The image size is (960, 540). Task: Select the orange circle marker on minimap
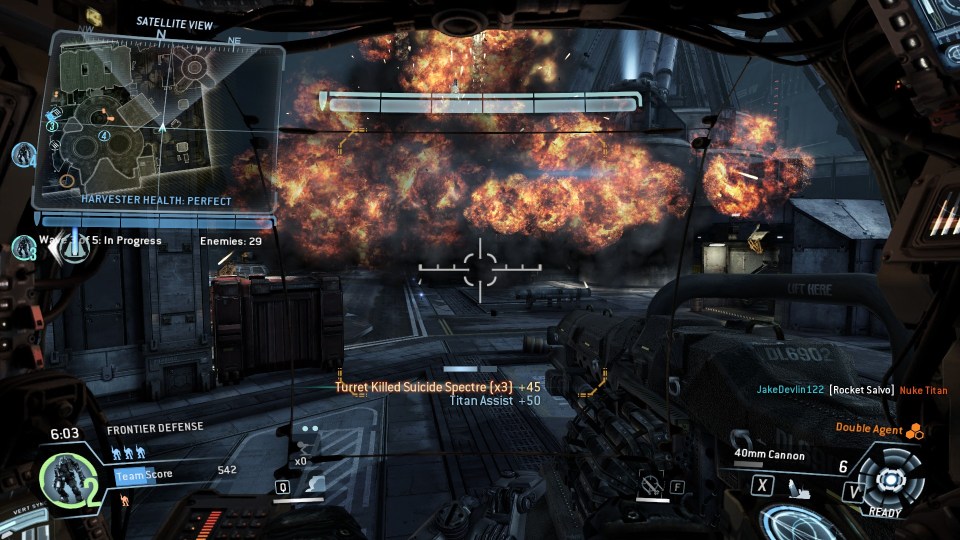coord(66,180)
